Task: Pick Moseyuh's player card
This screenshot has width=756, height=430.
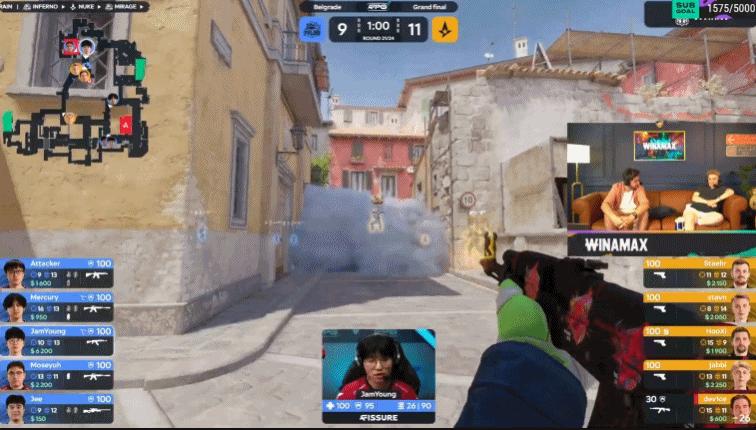Action: (57, 374)
